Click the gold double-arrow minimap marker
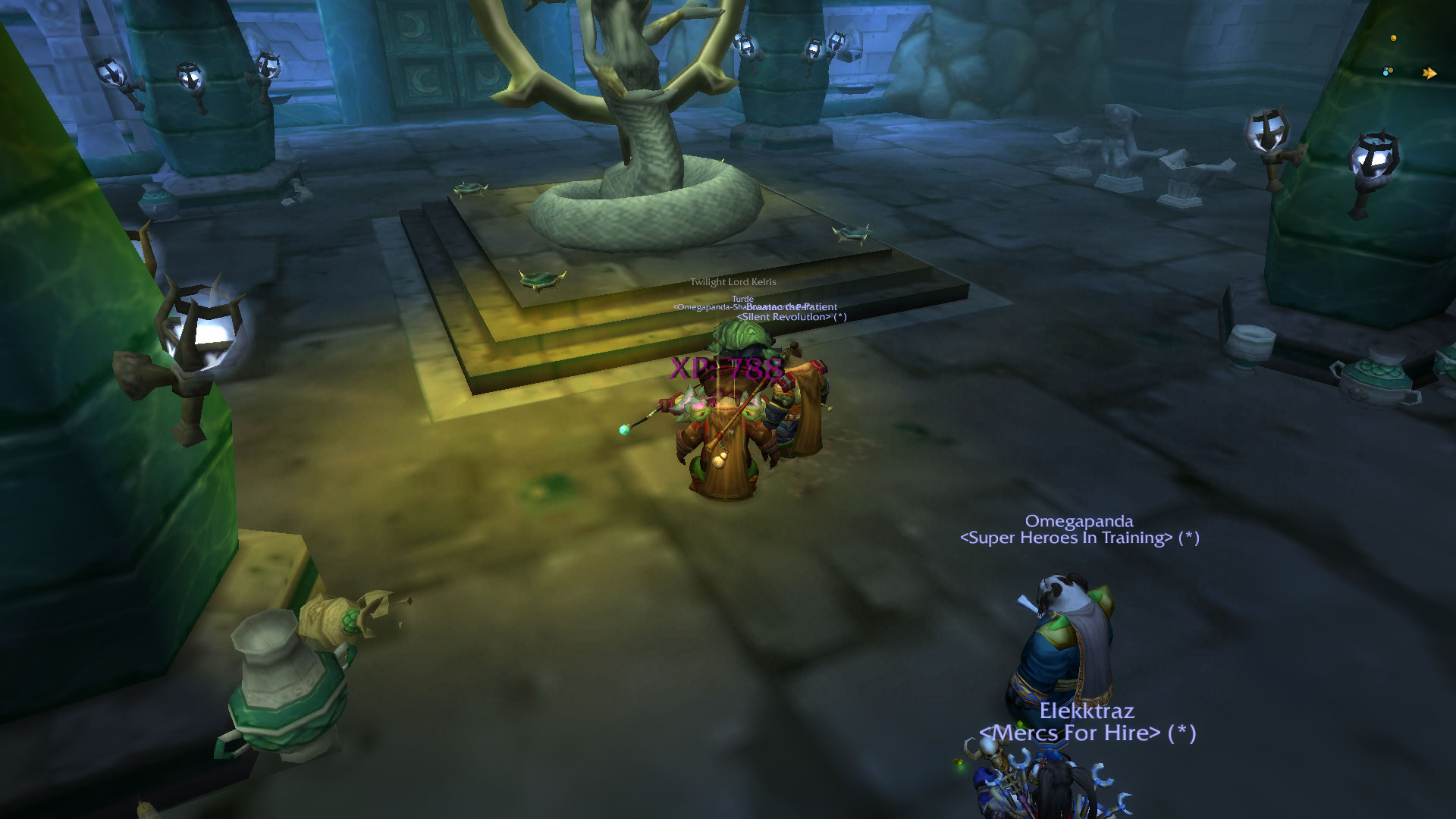 pyautogui.click(x=1429, y=74)
